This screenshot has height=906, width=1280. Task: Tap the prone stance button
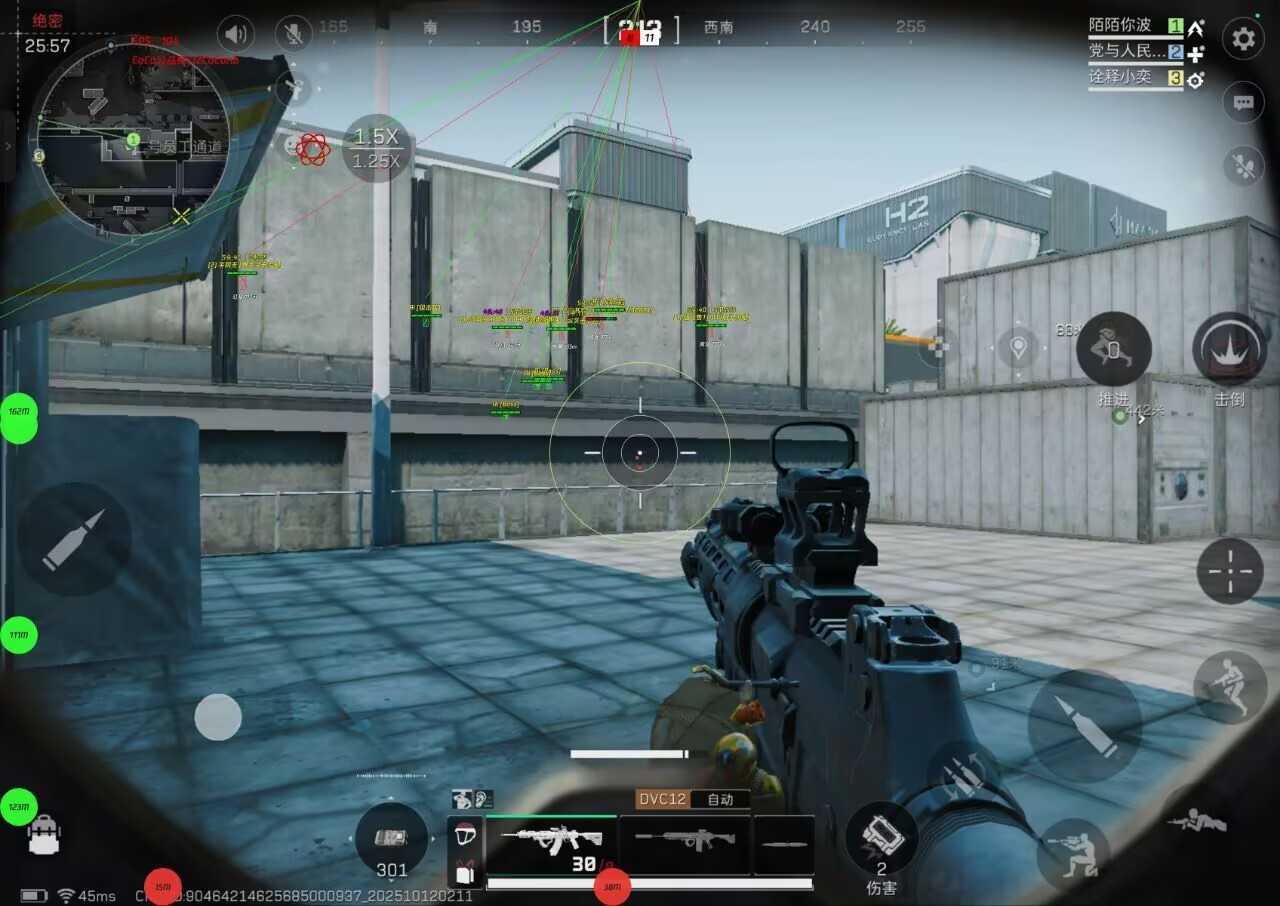1197,821
